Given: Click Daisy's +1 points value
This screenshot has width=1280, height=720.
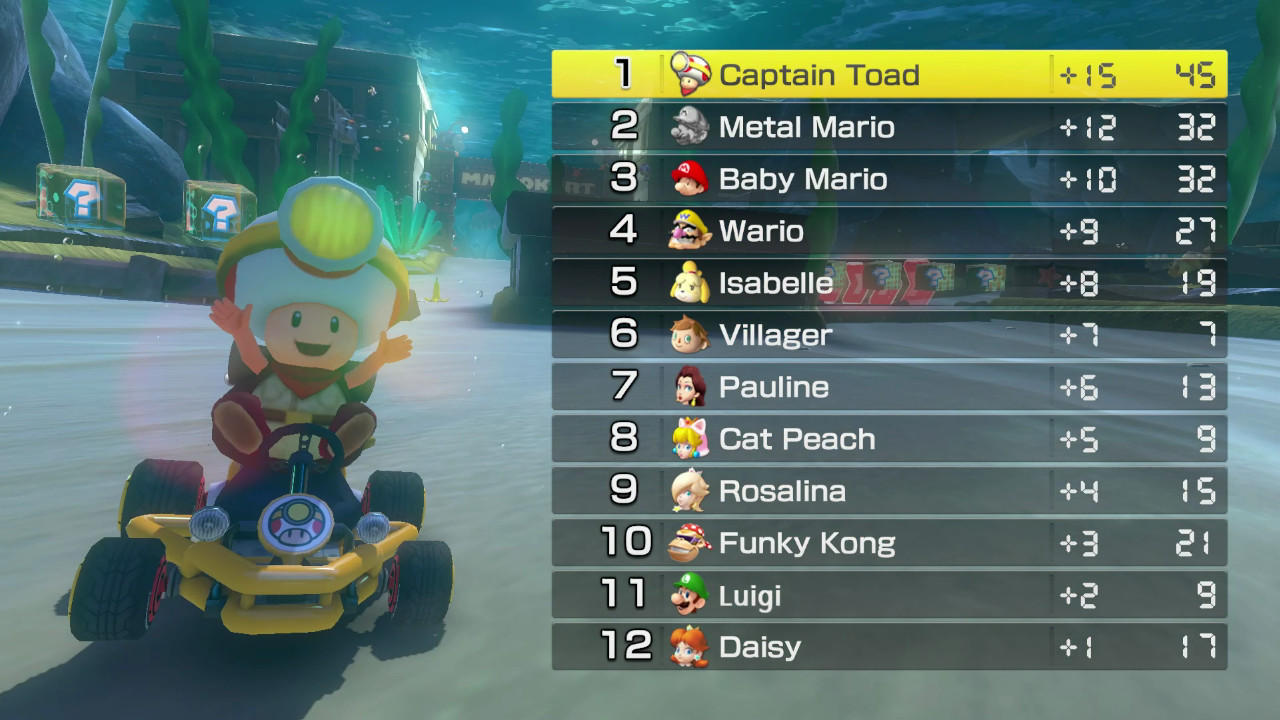Looking at the screenshot, I should tap(1085, 647).
